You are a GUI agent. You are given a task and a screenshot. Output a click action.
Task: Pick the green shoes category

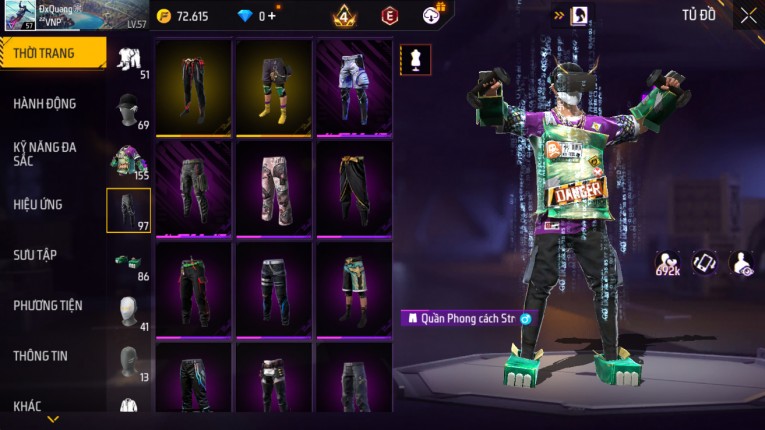(129, 260)
